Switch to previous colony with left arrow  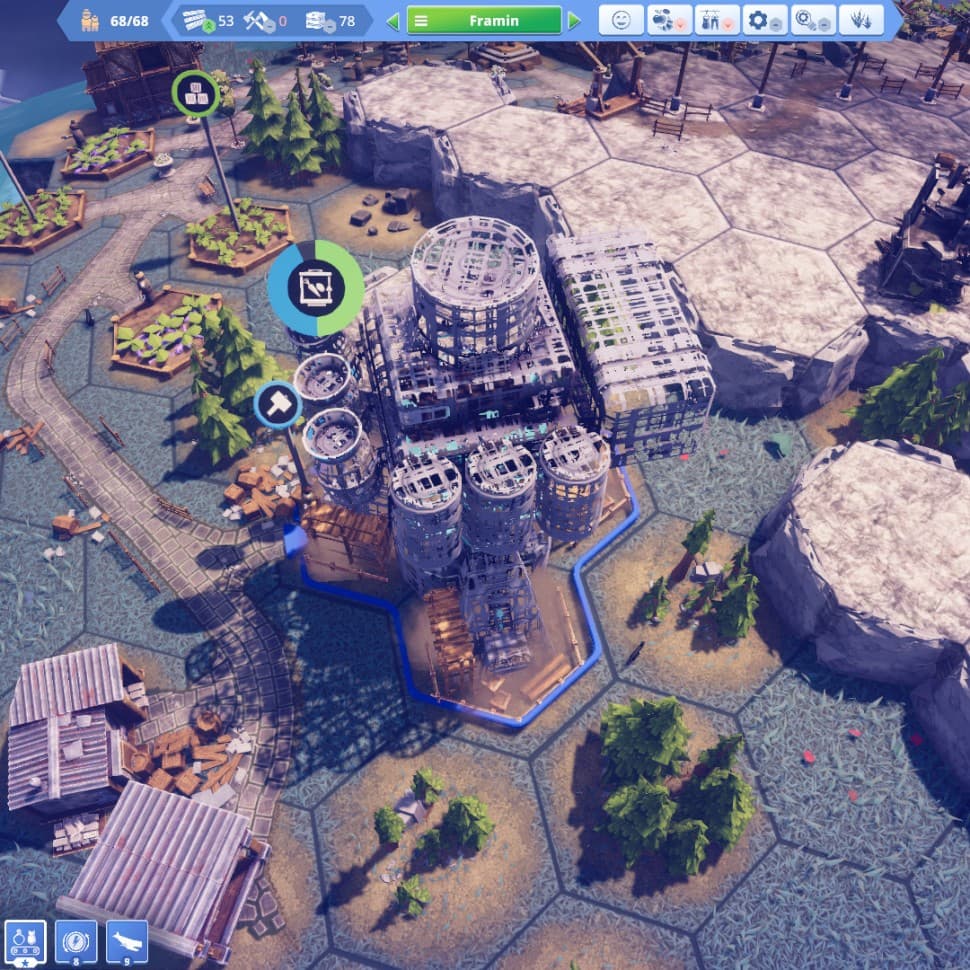point(393,20)
